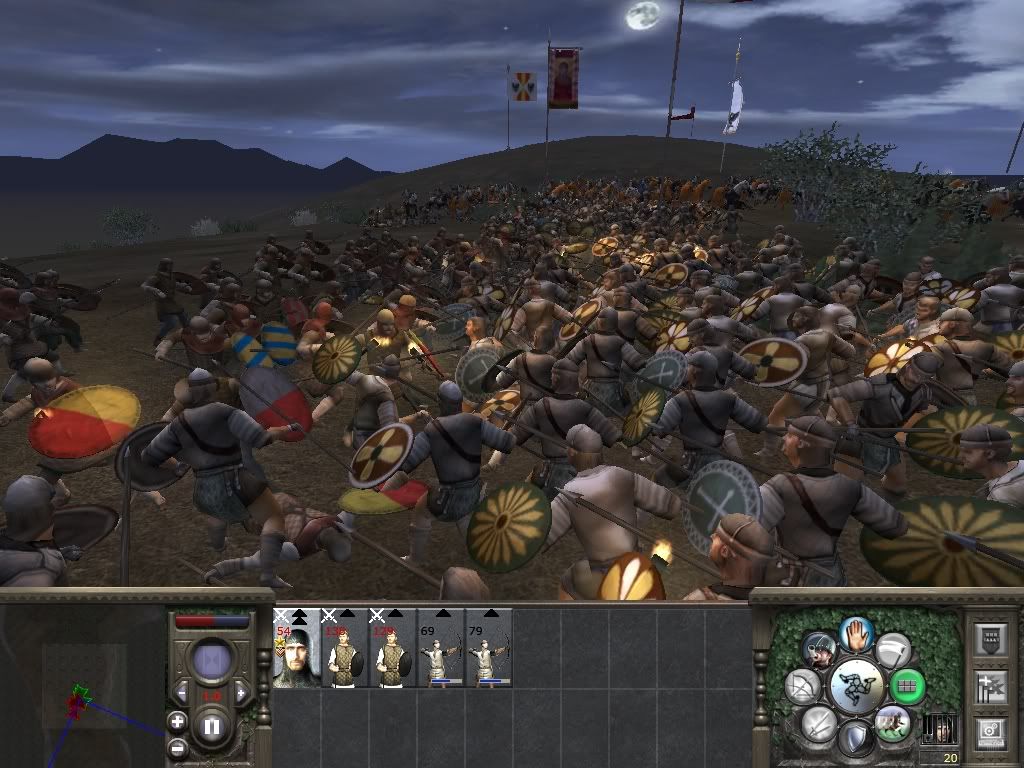Toggle the green formation grid button
The height and width of the screenshot is (768, 1024).
(x=907, y=687)
